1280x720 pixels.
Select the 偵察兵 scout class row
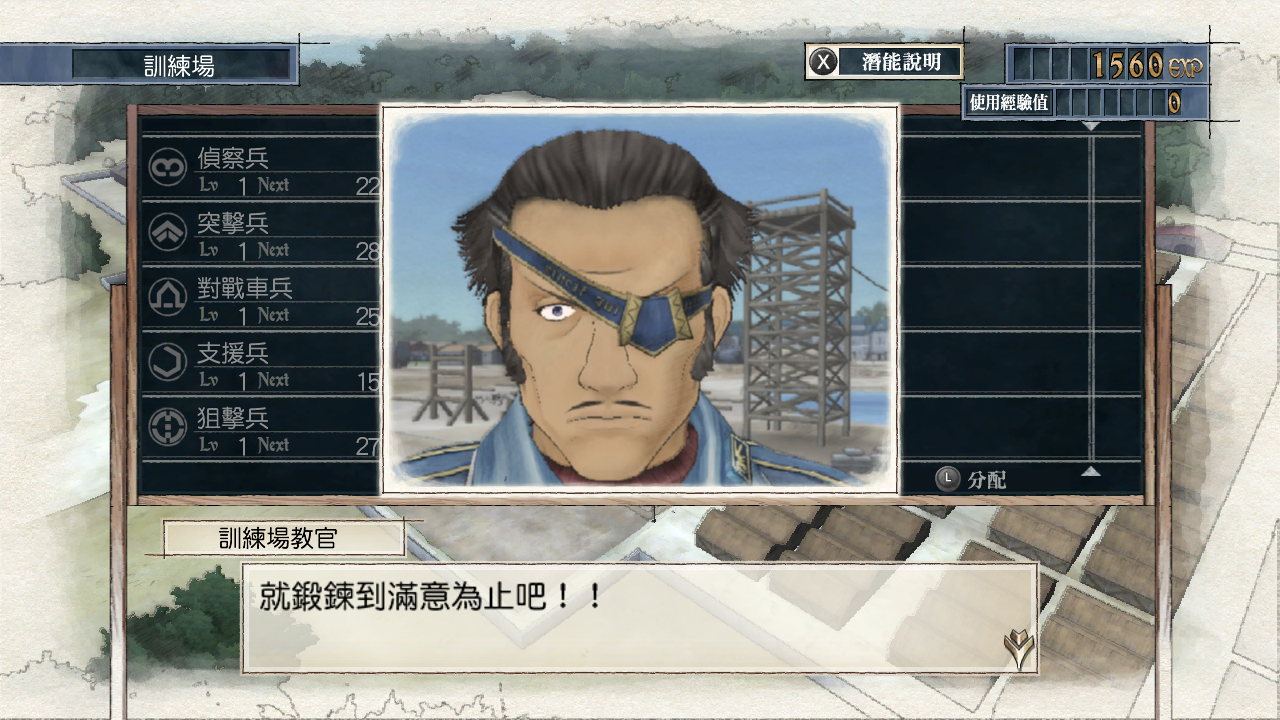point(262,168)
